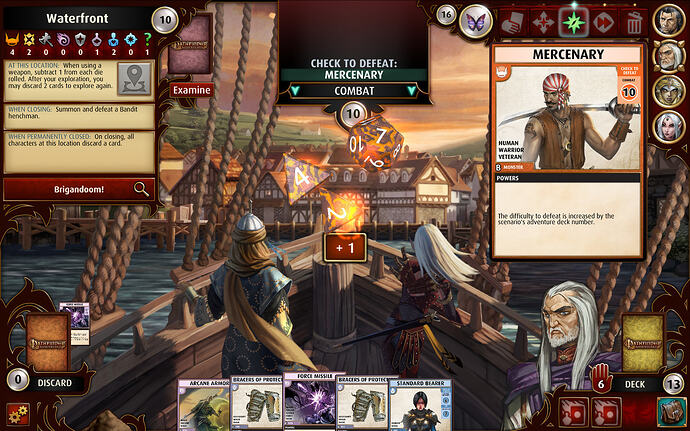Select the hand-giving-card phase icon
The height and width of the screenshot is (431, 690).
pos(511,20)
